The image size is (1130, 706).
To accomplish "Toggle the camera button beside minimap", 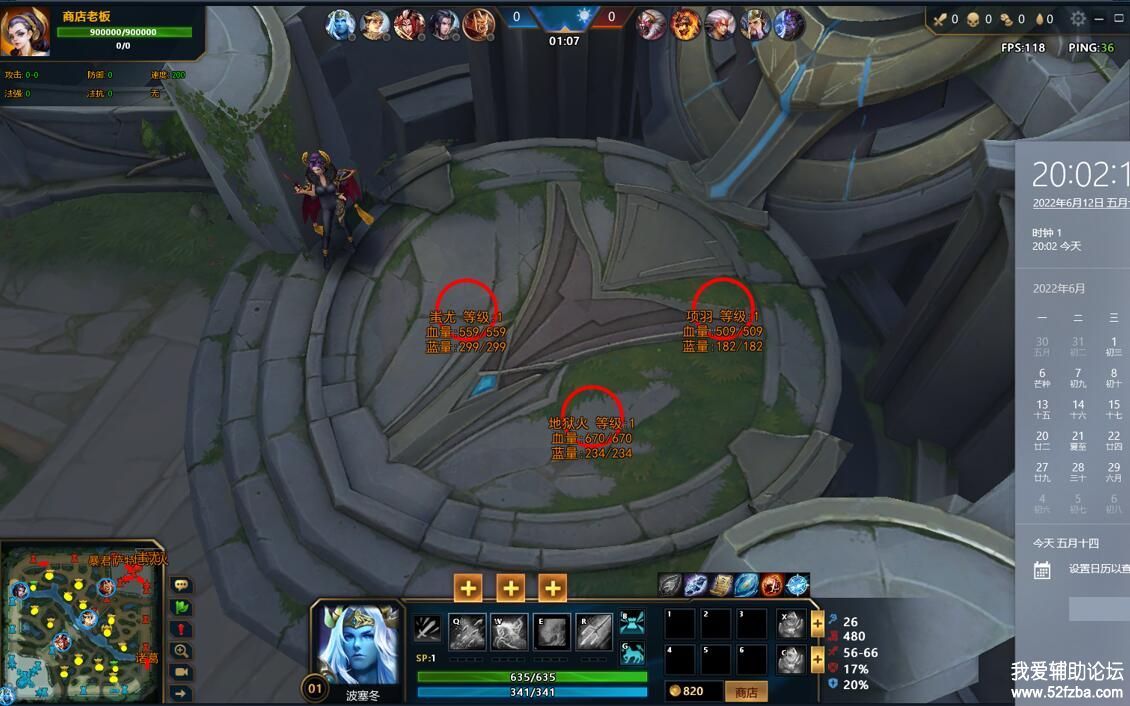I will tap(182, 672).
